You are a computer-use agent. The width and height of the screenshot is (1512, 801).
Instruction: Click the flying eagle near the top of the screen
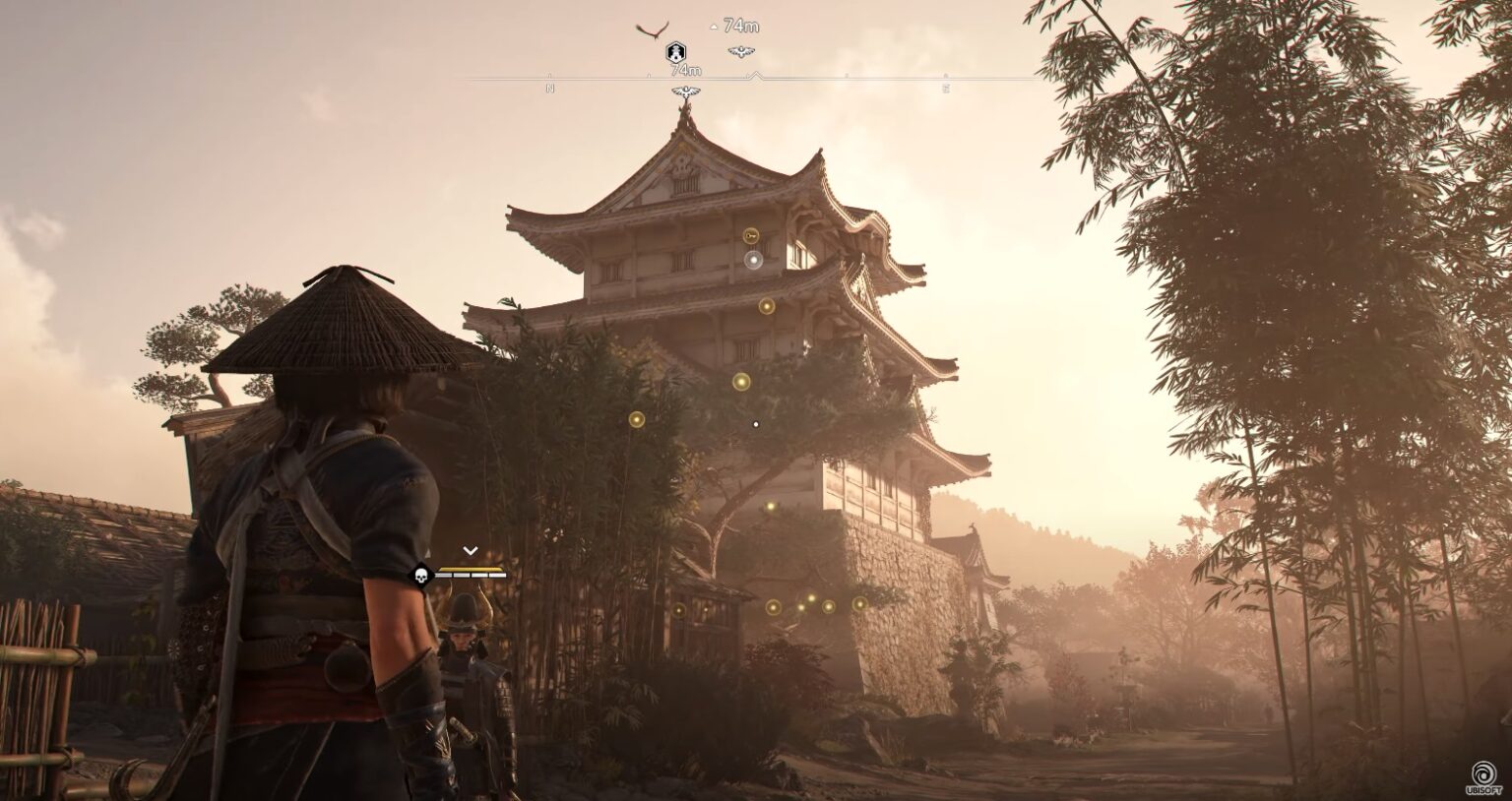click(653, 30)
